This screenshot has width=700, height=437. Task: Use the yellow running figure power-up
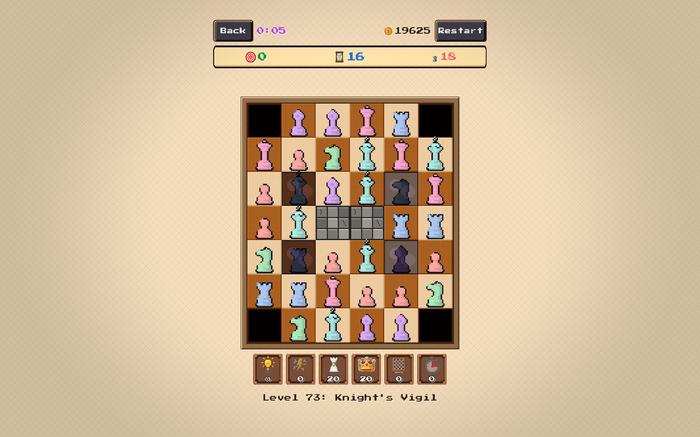pyautogui.click(x=301, y=369)
